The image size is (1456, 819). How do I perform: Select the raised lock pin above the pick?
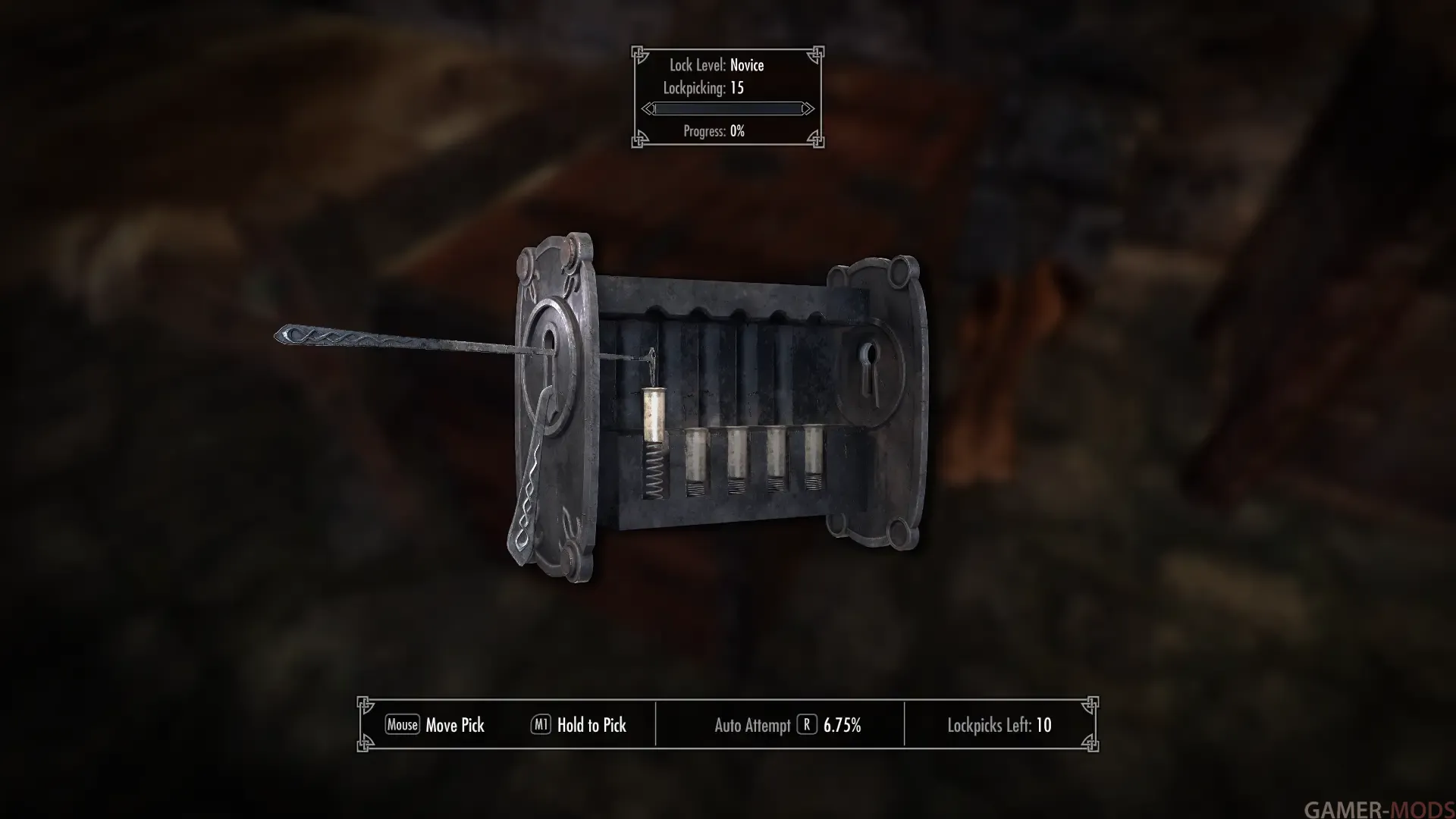point(653,415)
